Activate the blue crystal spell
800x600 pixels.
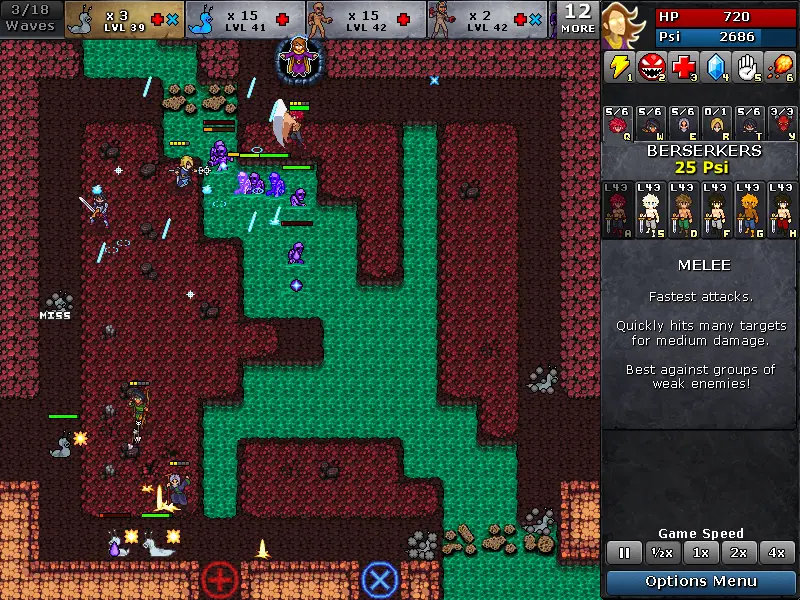click(x=715, y=67)
